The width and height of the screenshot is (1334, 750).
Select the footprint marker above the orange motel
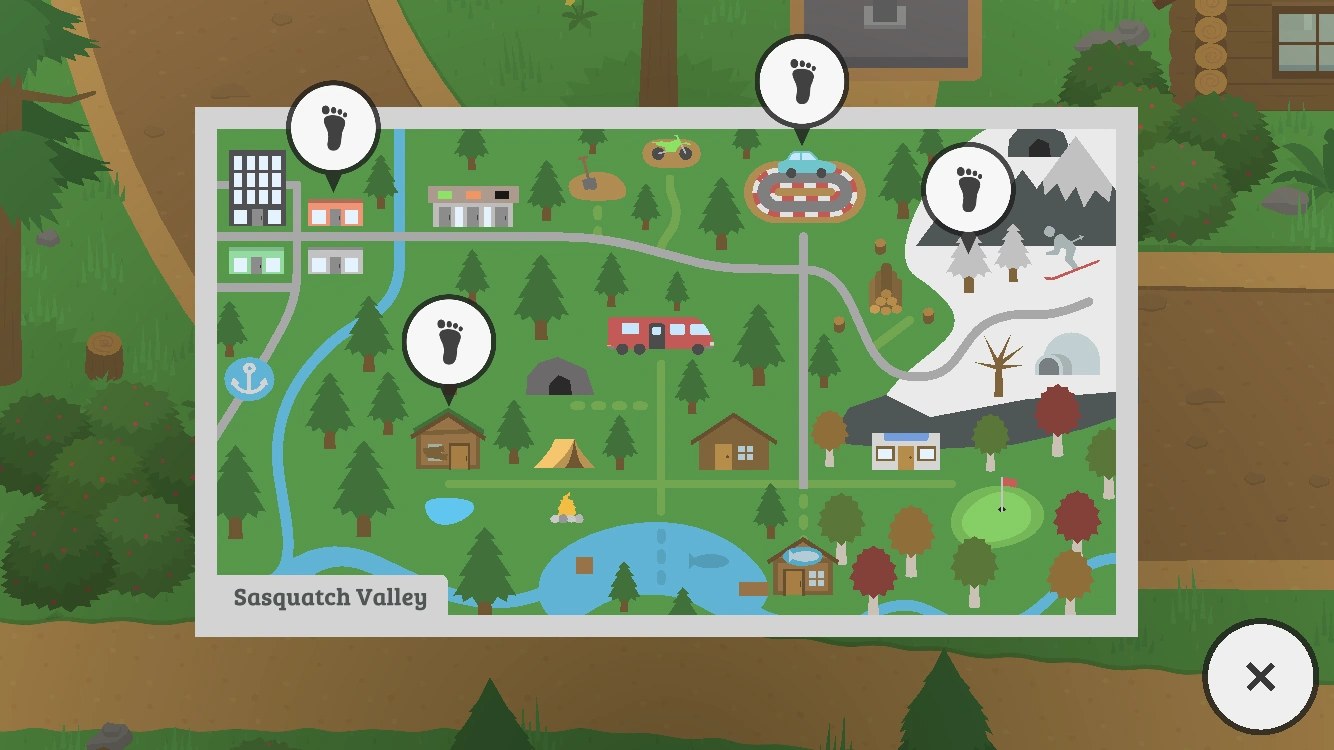335,124
